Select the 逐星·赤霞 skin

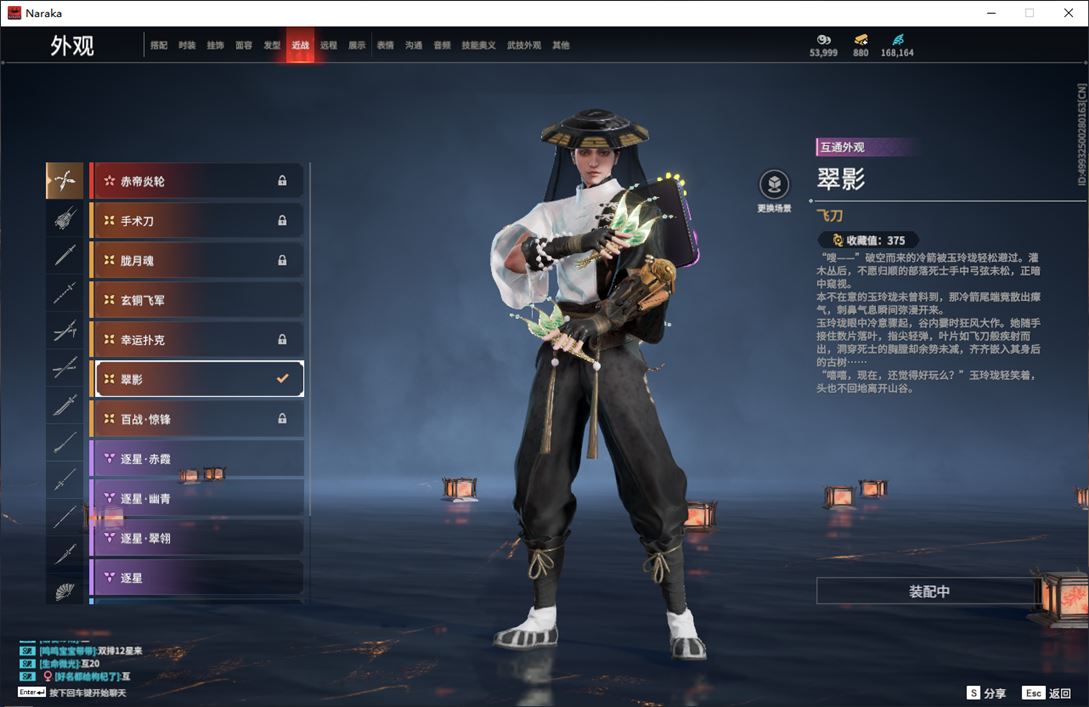tap(197, 459)
